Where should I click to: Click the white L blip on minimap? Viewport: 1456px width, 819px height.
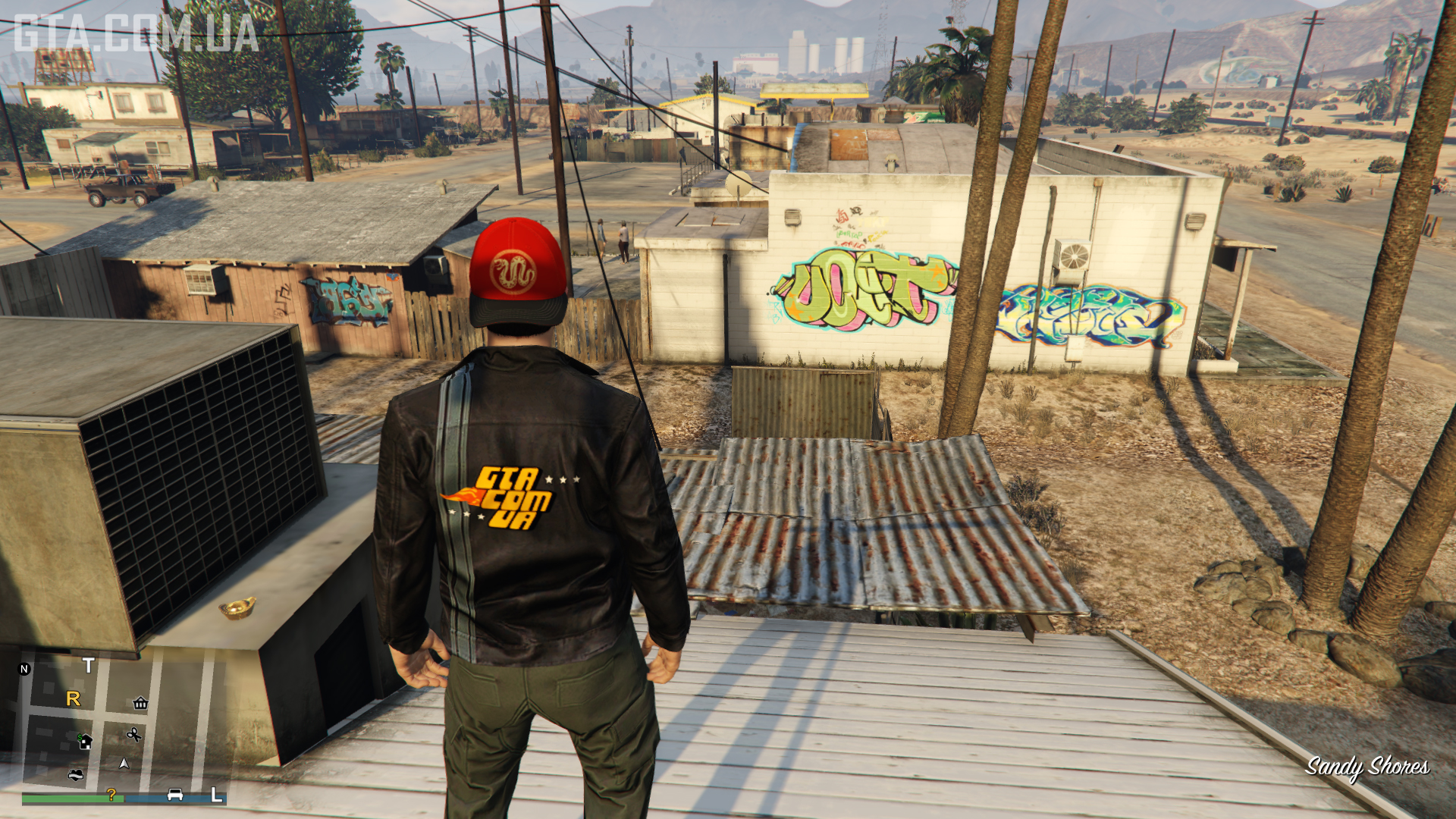(x=216, y=795)
